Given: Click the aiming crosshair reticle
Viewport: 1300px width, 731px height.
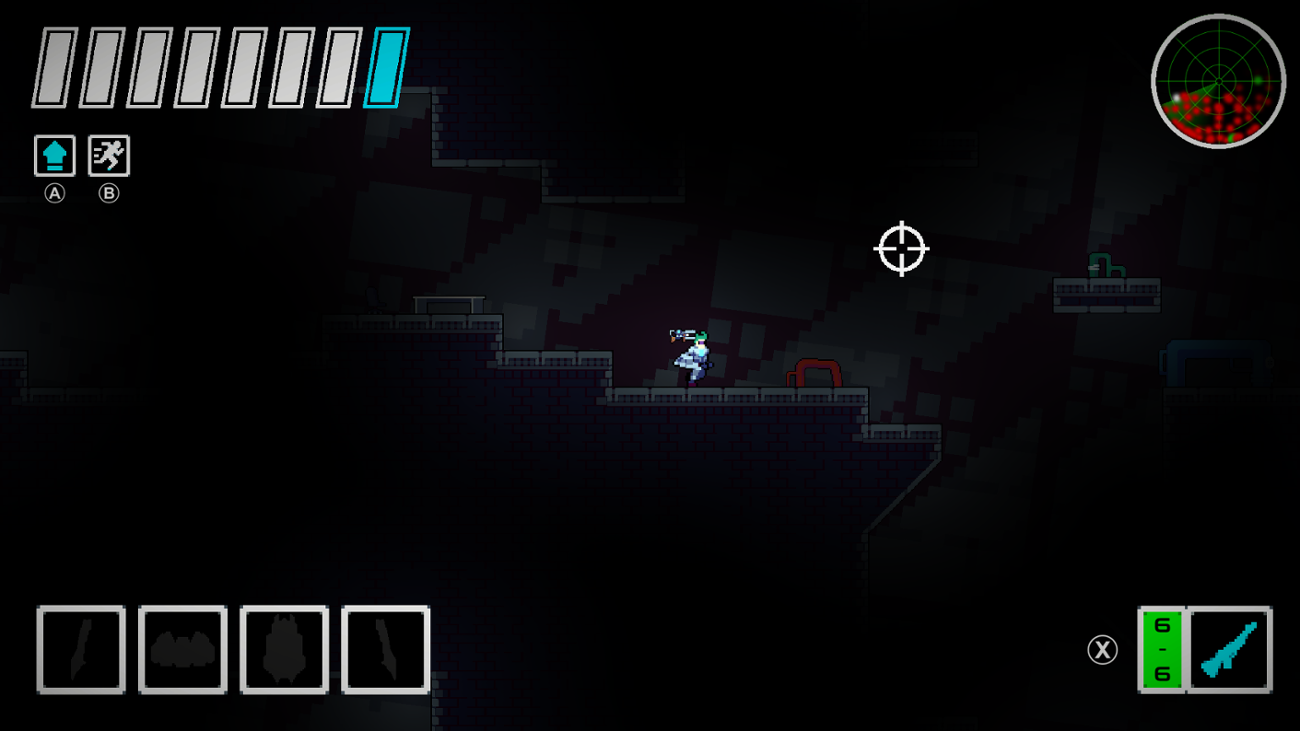Looking at the screenshot, I should pyautogui.click(x=902, y=249).
